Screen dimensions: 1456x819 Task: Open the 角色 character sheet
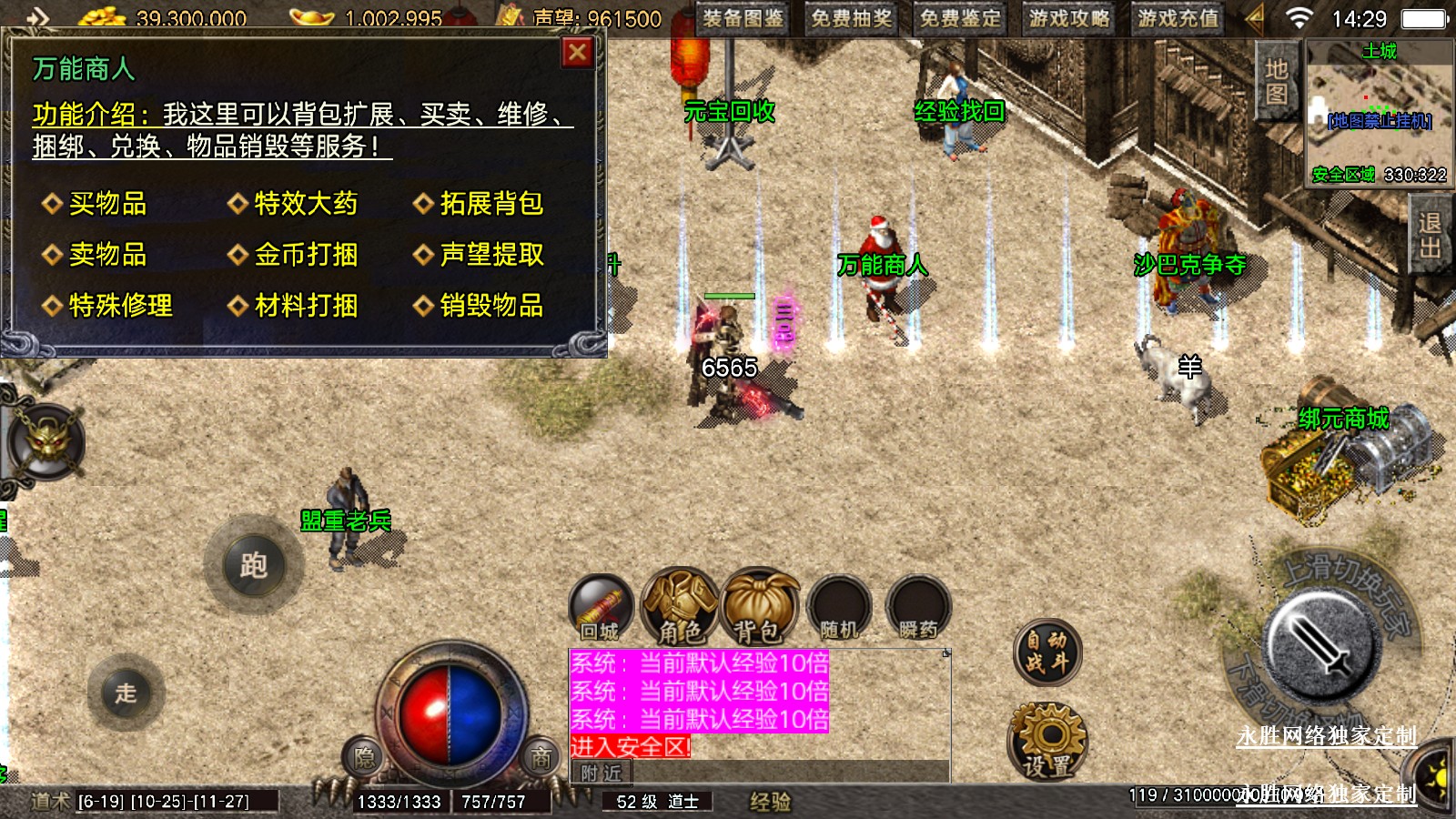click(x=680, y=606)
